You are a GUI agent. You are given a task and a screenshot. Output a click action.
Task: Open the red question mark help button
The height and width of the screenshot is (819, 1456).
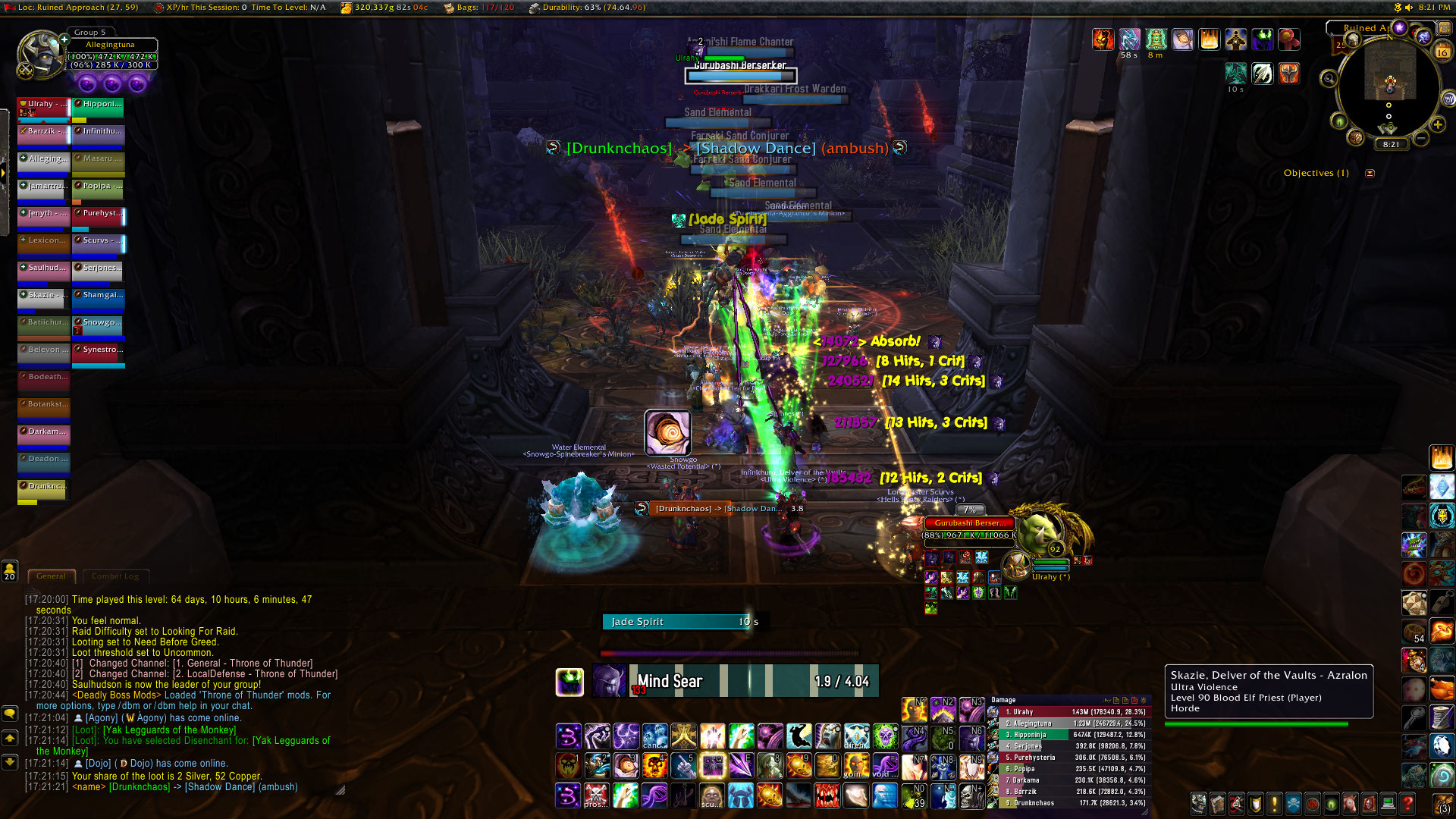[x=1407, y=803]
